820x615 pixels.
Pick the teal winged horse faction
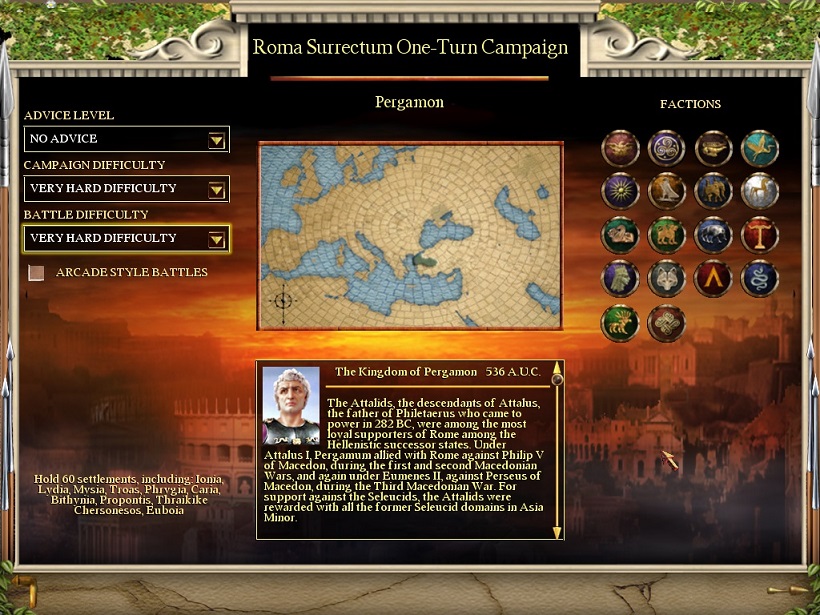click(x=760, y=148)
